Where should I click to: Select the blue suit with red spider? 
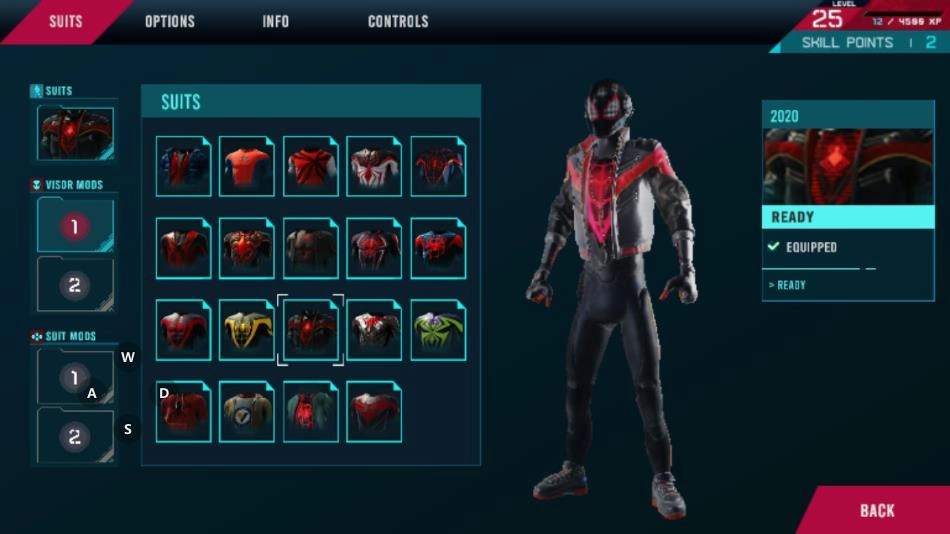438,248
